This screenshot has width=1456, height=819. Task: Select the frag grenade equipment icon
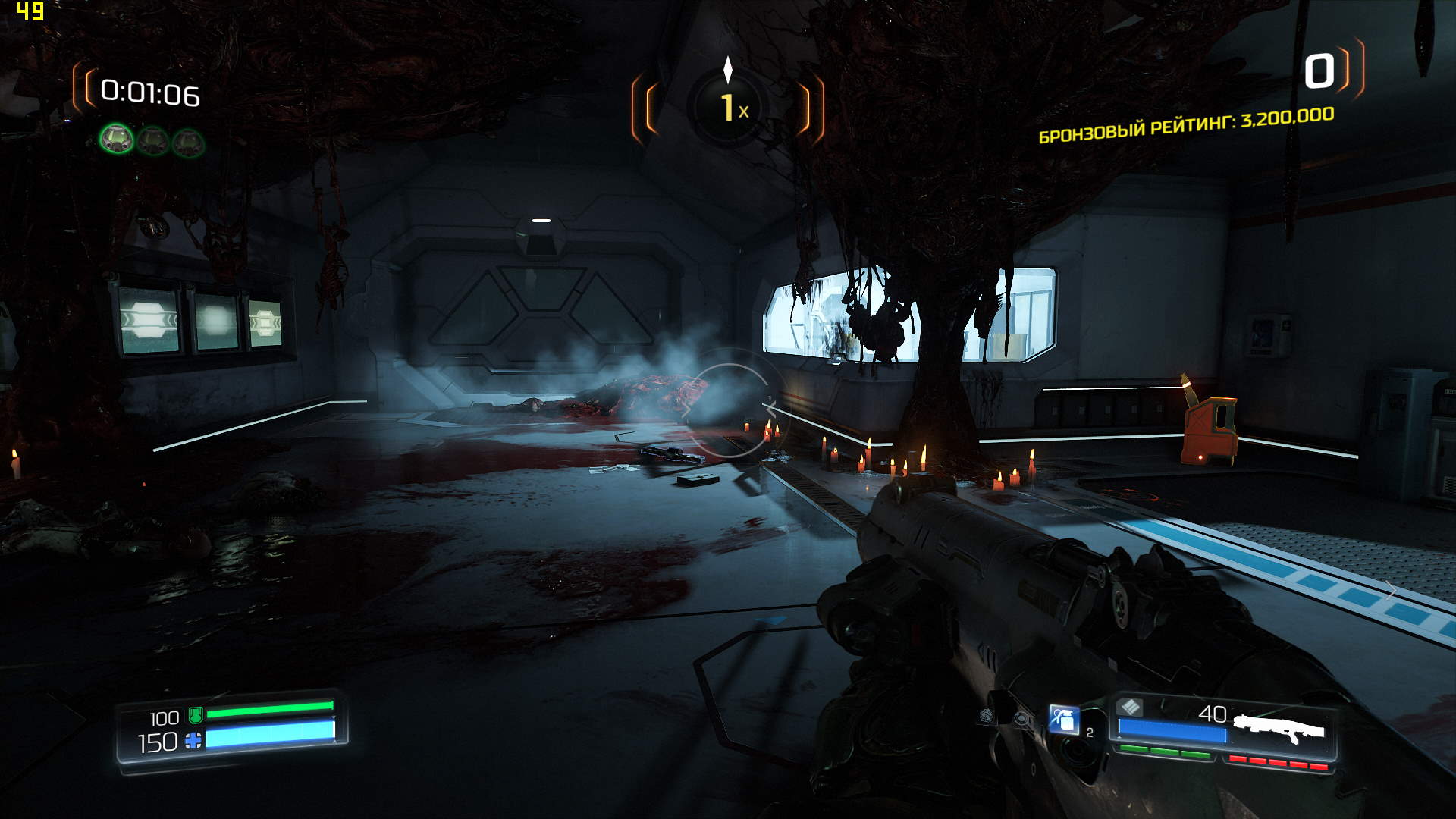[1064, 719]
